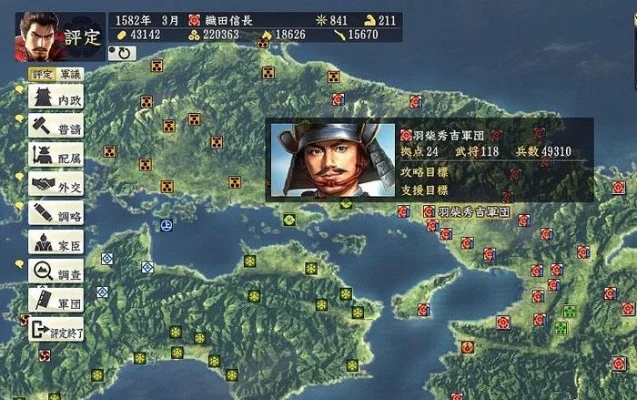Select the 評定 council tab
Viewport: 637px width, 400px height.
click(x=42, y=73)
